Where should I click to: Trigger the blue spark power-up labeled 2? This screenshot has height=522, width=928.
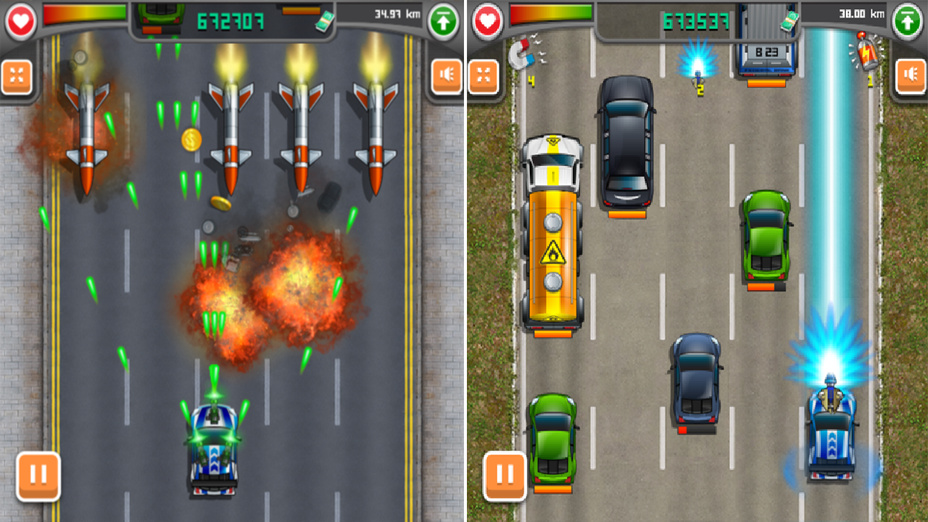697,64
